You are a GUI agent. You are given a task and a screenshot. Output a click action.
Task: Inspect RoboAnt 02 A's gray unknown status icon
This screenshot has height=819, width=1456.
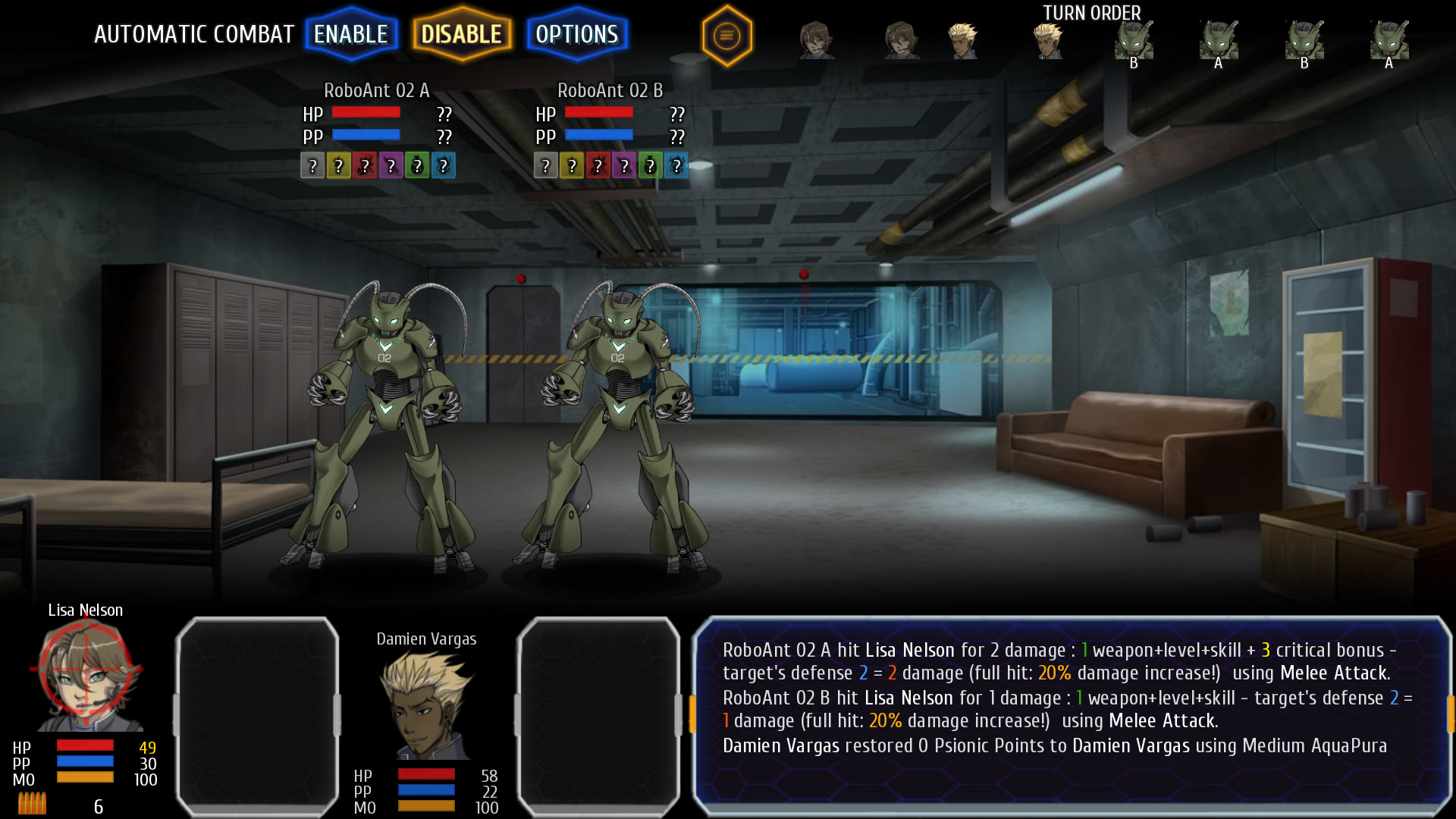click(x=312, y=165)
